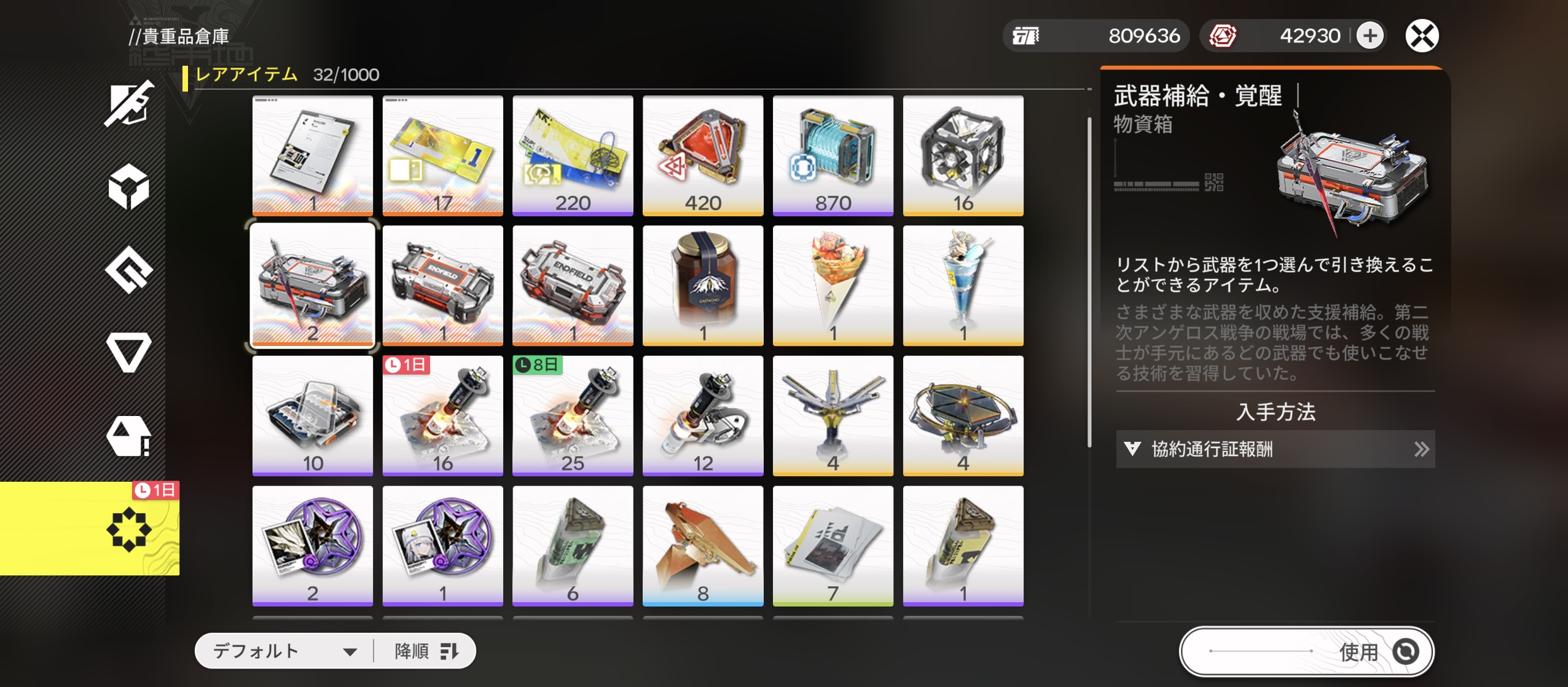The width and height of the screenshot is (1568, 687).
Task: Open the cube category tab
Action: point(128,186)
